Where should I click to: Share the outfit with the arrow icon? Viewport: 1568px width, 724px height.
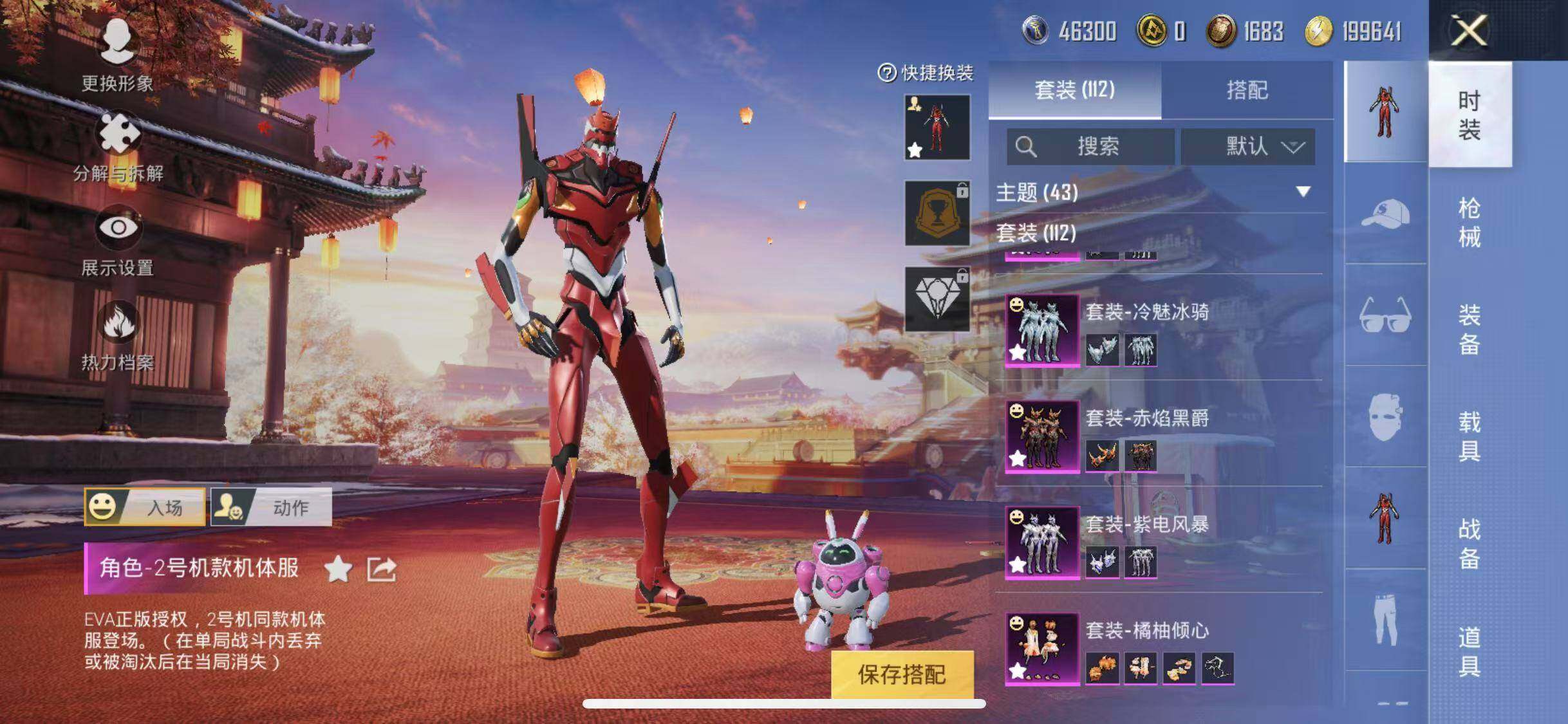pos(381,569)
